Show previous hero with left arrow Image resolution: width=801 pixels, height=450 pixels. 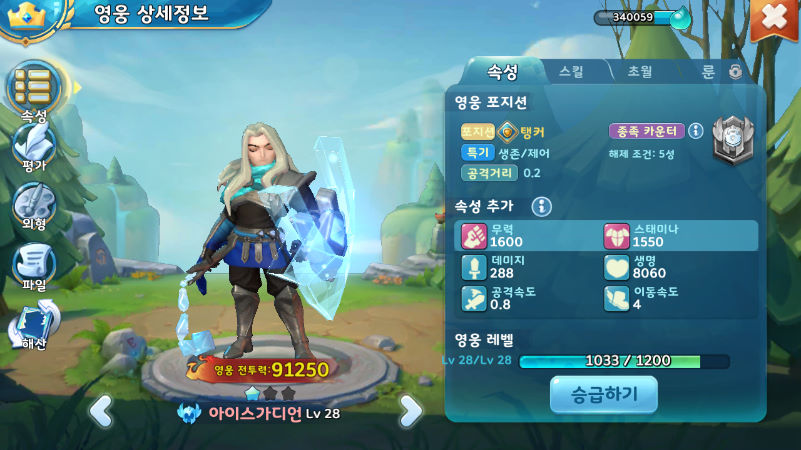(100, 409)
